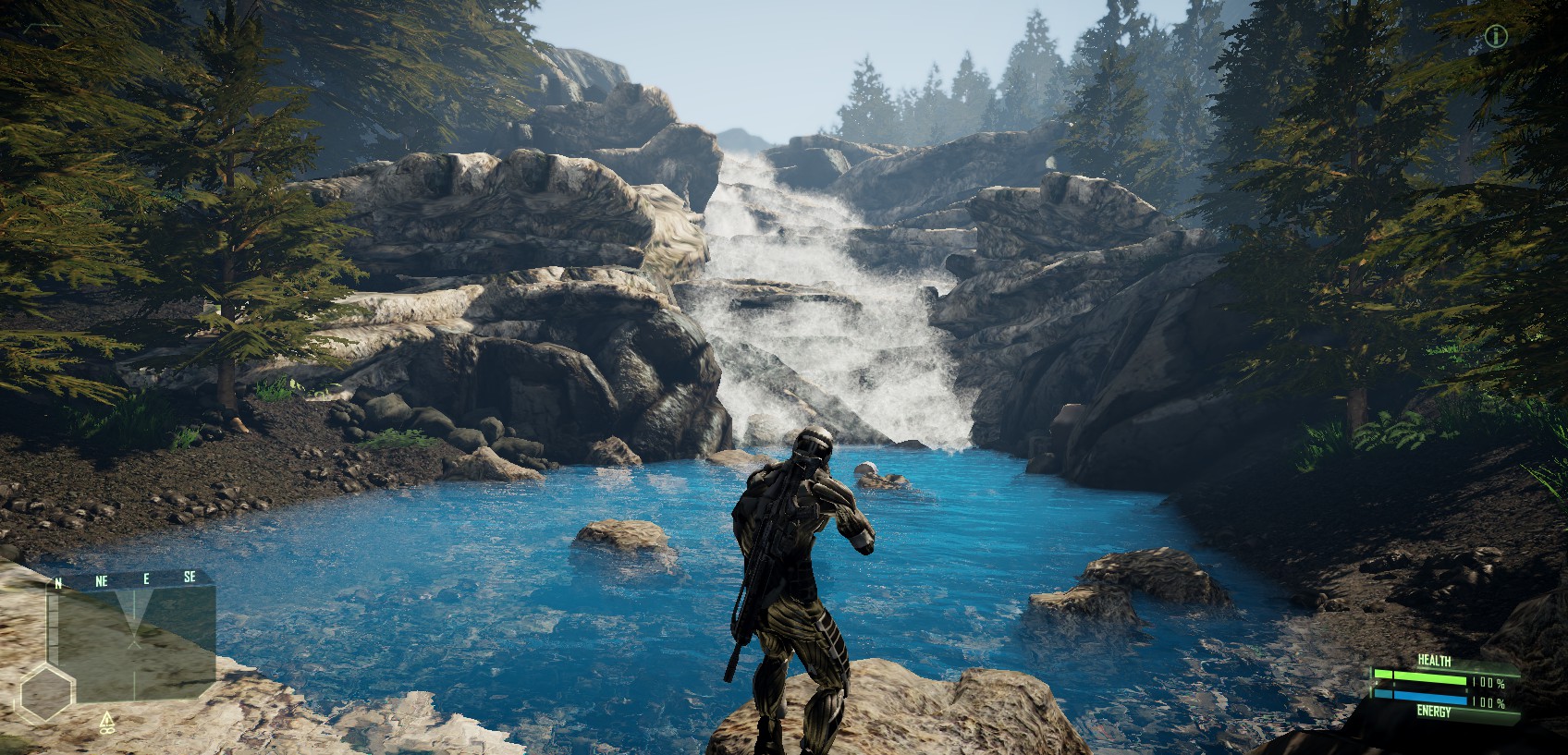Click the energy 100% text
The width and height of the screenshot is (1568, 755).
[1488, 701]
